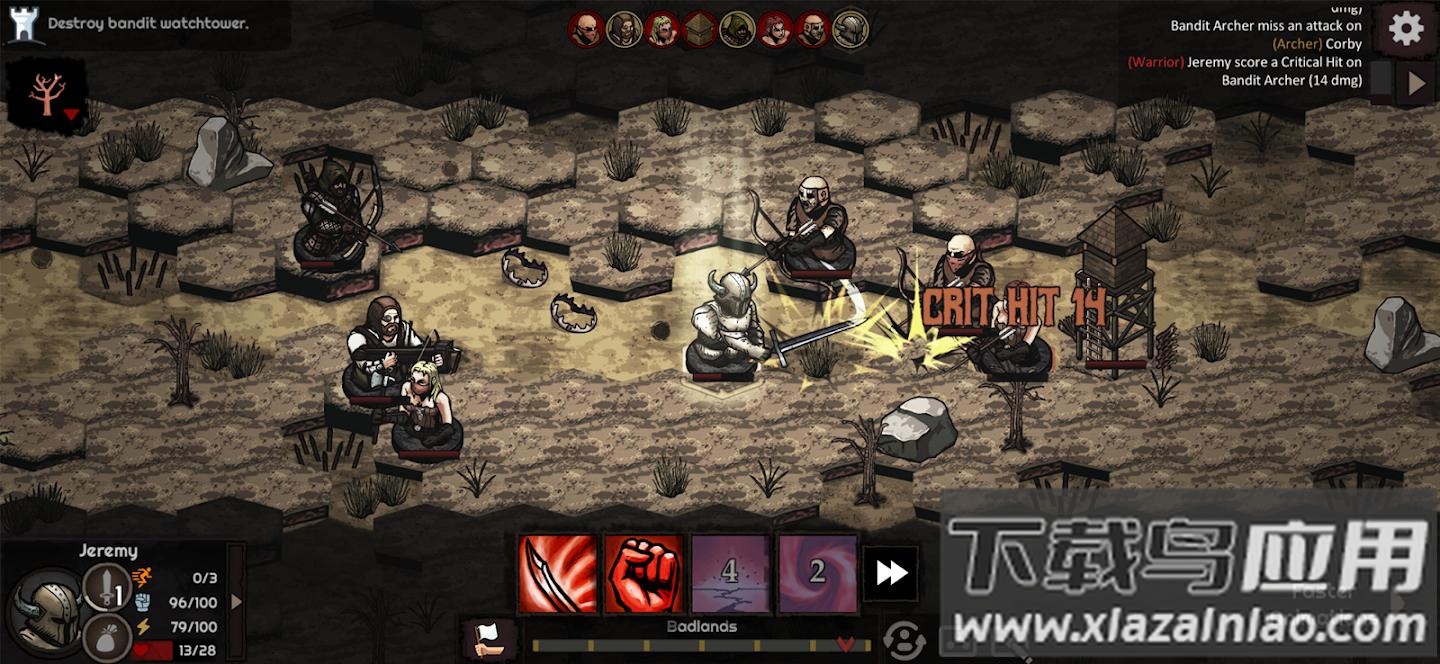Select the purple vortex ability on cooldown 2
The width and height of the screenshot is (1440, 664).
click(817, 573)
